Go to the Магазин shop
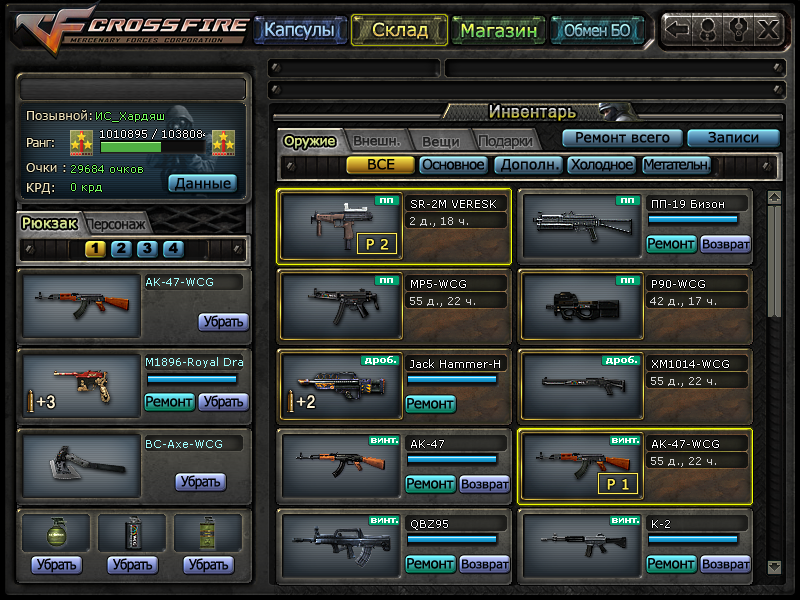800x600 pixels. [499, 30]
